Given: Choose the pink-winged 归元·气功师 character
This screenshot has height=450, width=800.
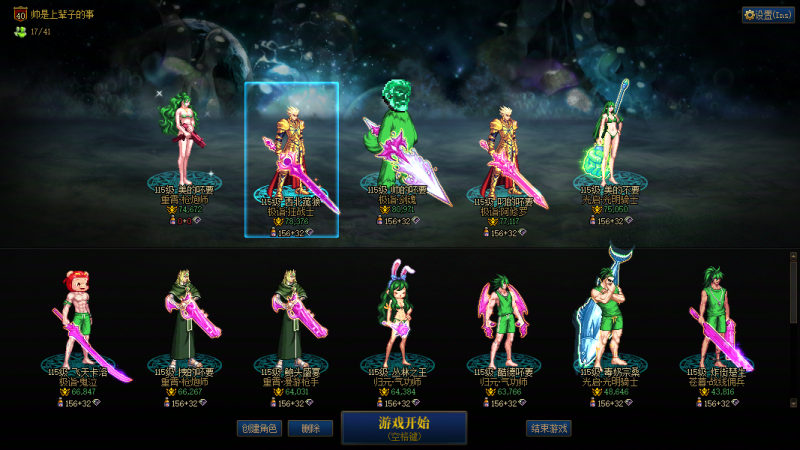Looking at the screenshot, I should [x=503, y=320].
